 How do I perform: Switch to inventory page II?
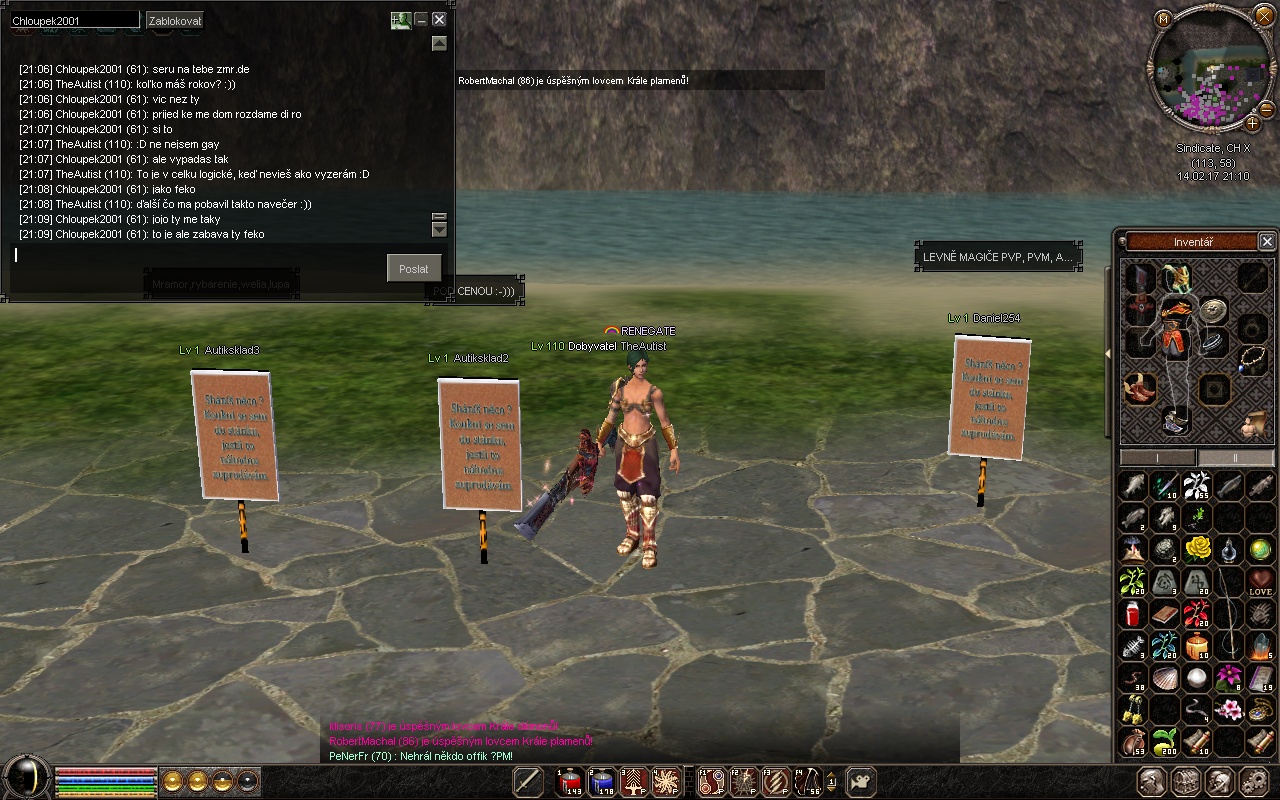[x=1236, y=458]
